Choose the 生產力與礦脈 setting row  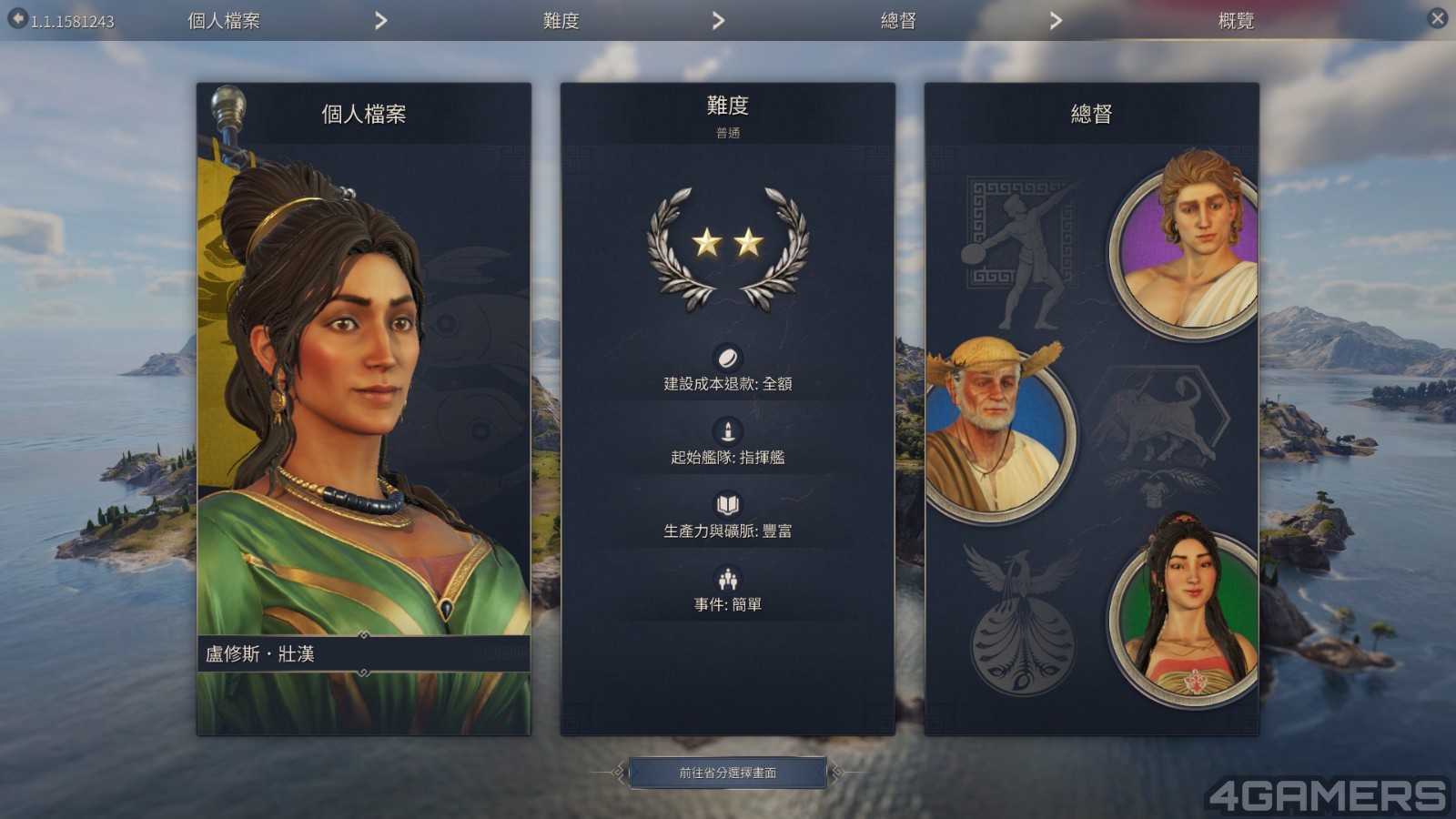click(x=727, y=531)
